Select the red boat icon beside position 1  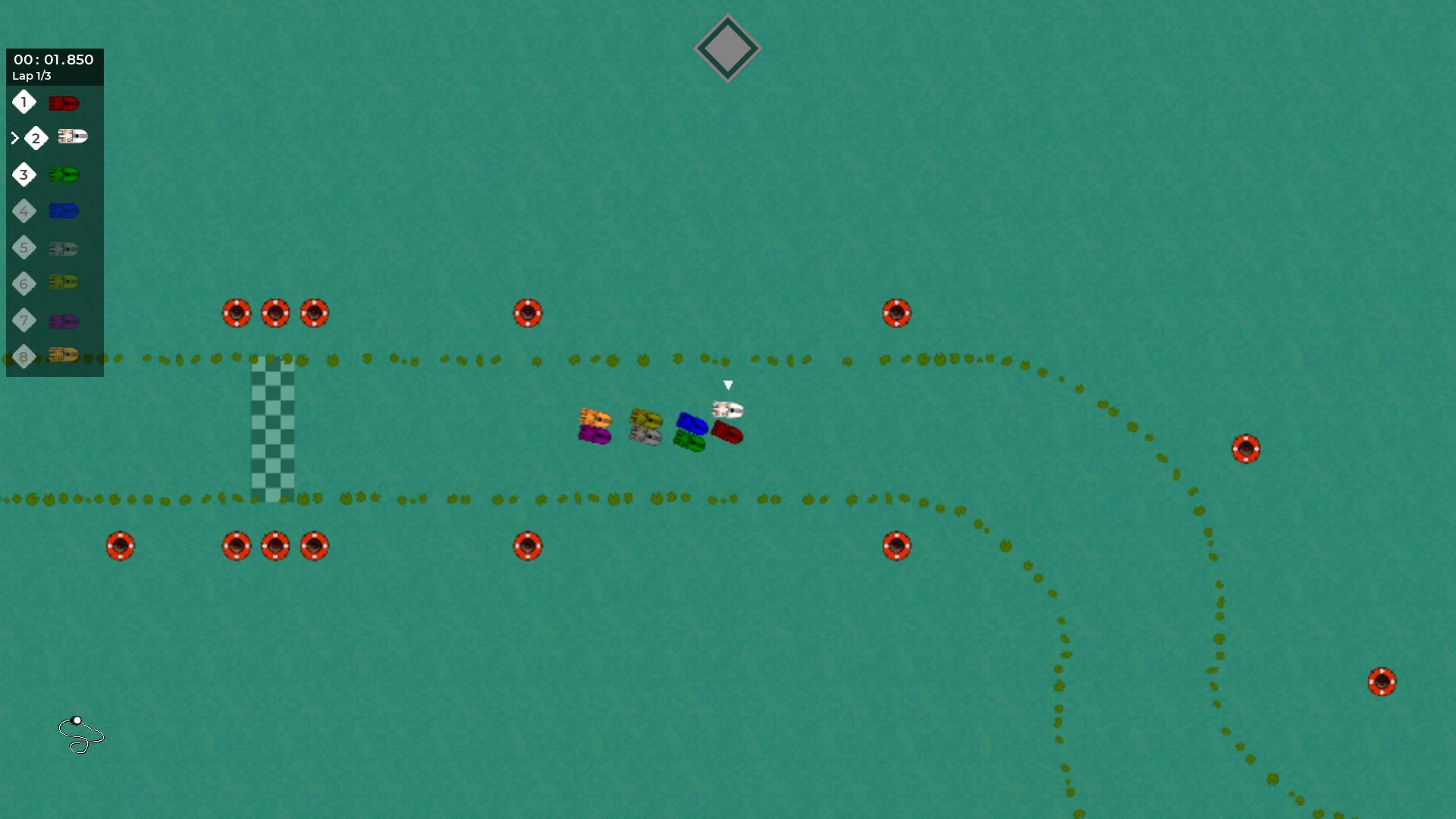point(64,102)
